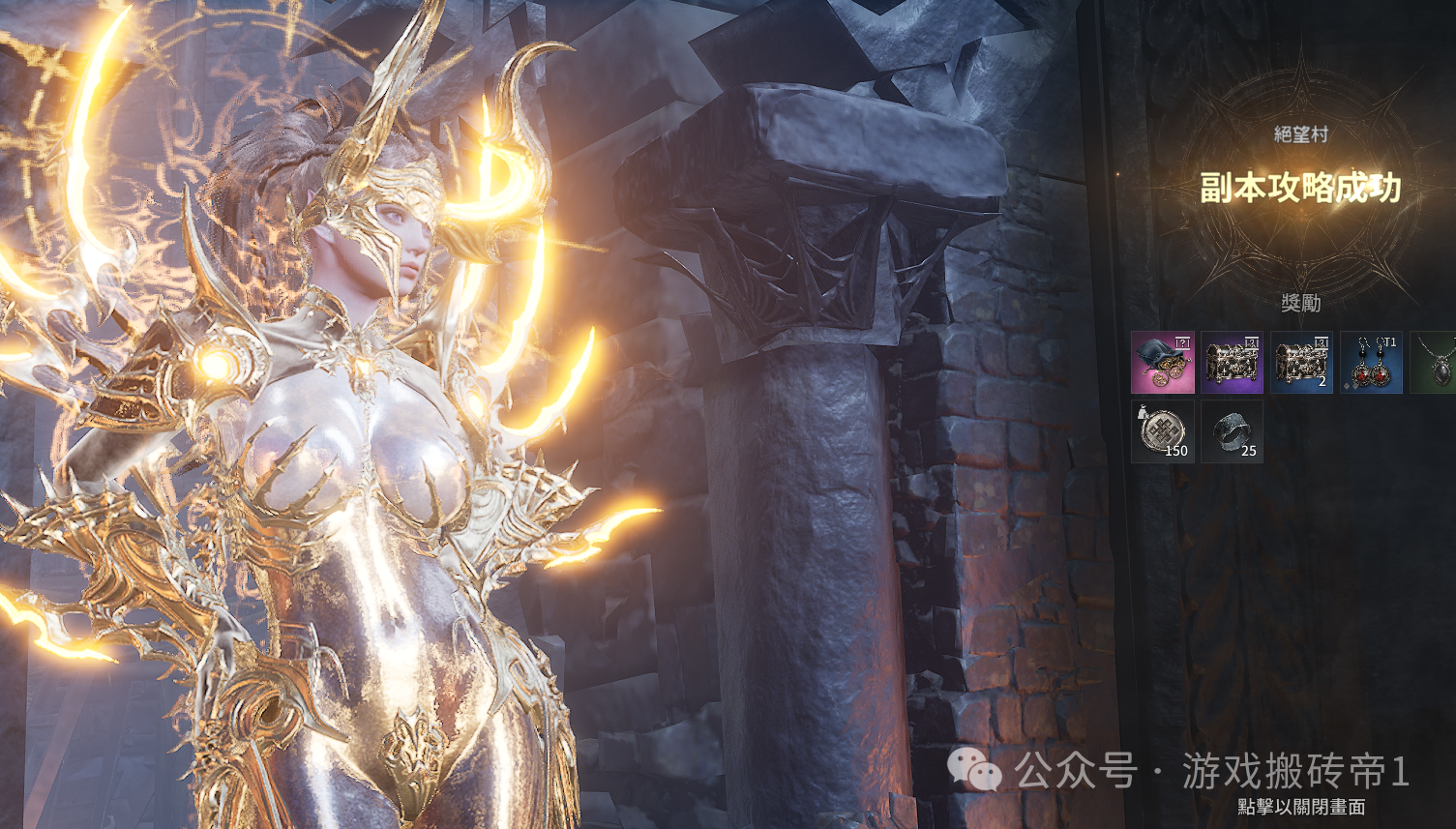
Task: Inspect the dark stone necklace reward
Action: pos(1436,363)
